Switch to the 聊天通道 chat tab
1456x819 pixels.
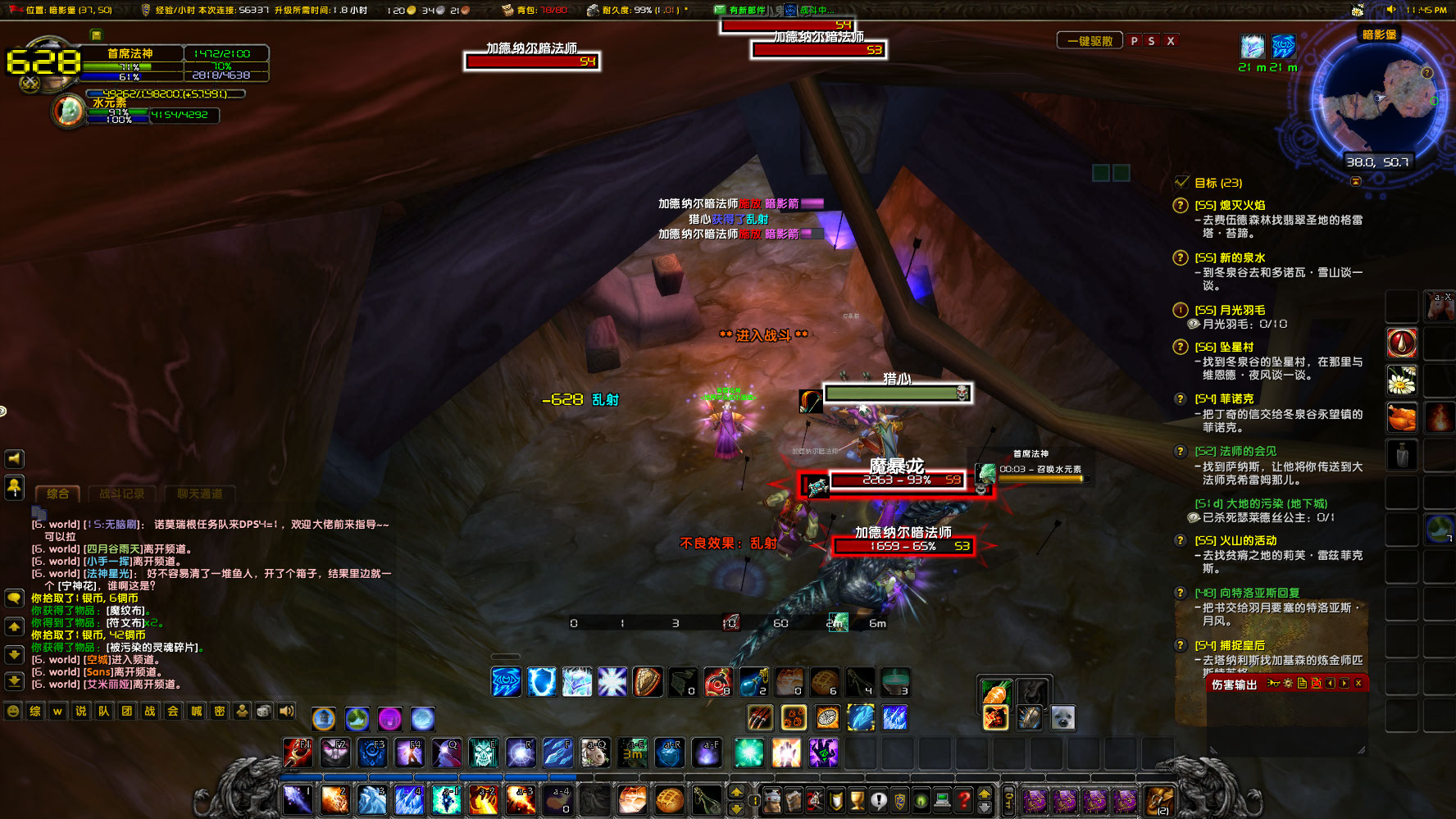199,494
